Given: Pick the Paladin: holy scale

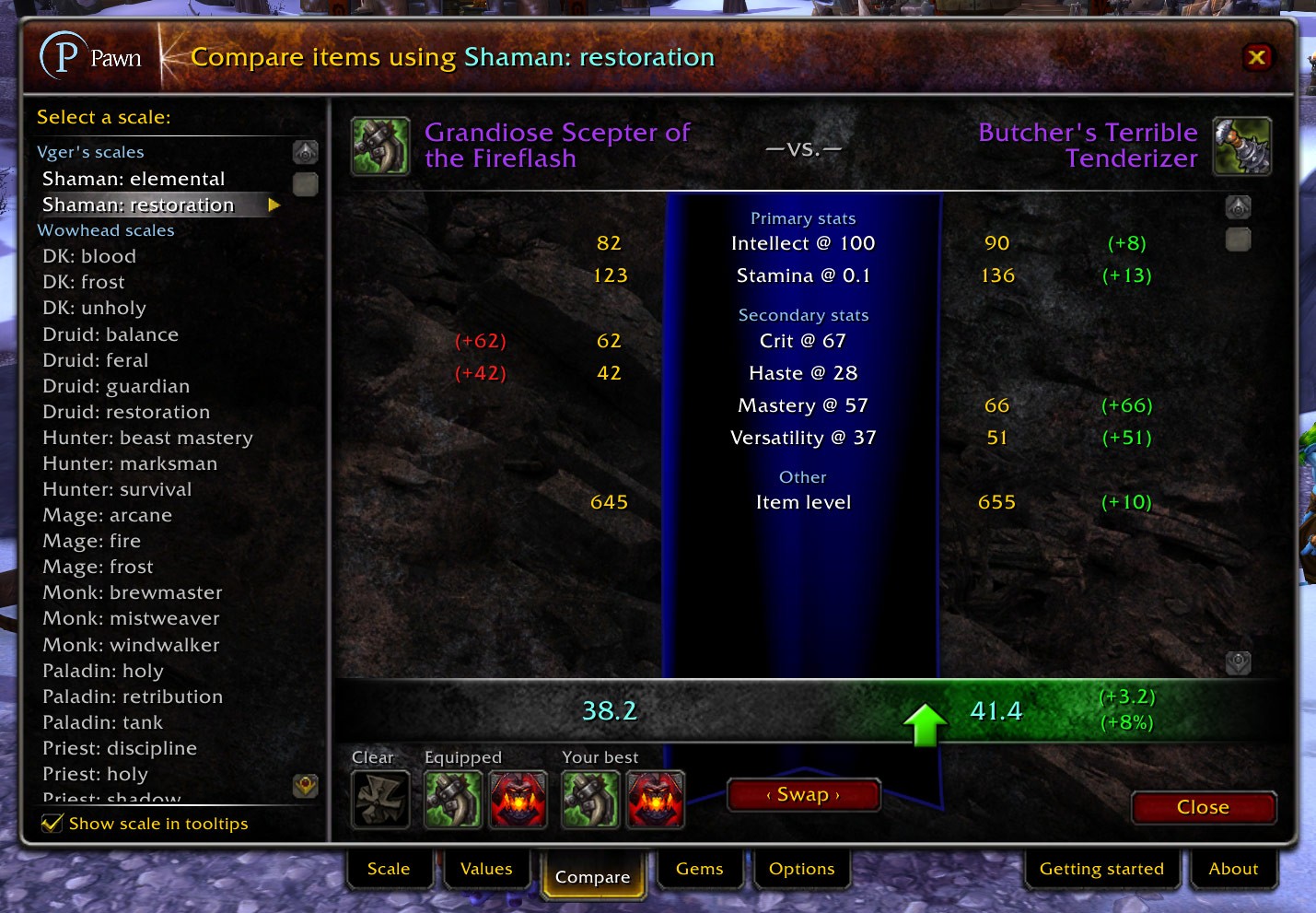Looking at the screenshot, I should [x=103, y=671].
